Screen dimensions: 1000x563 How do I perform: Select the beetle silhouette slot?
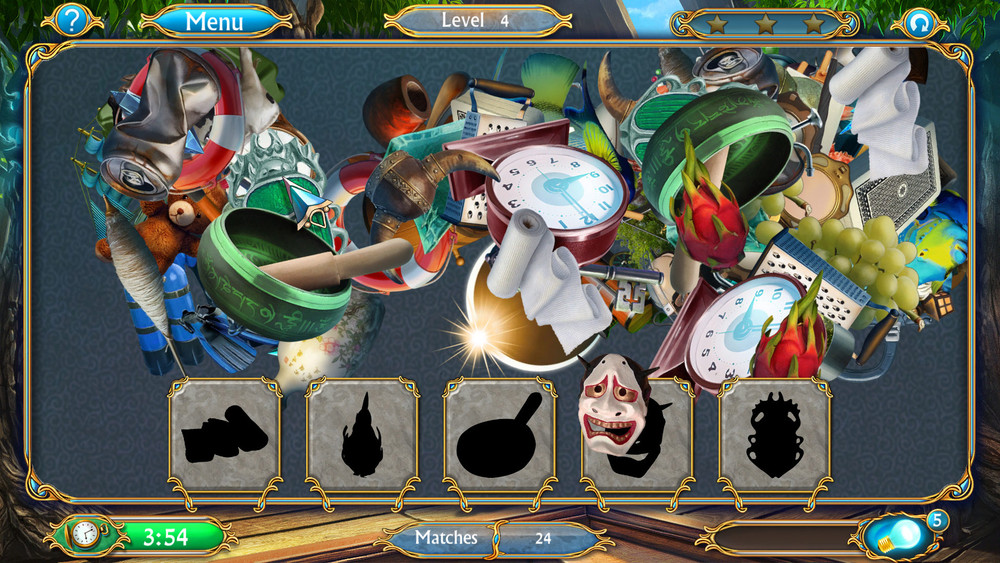tap(774, 435)
